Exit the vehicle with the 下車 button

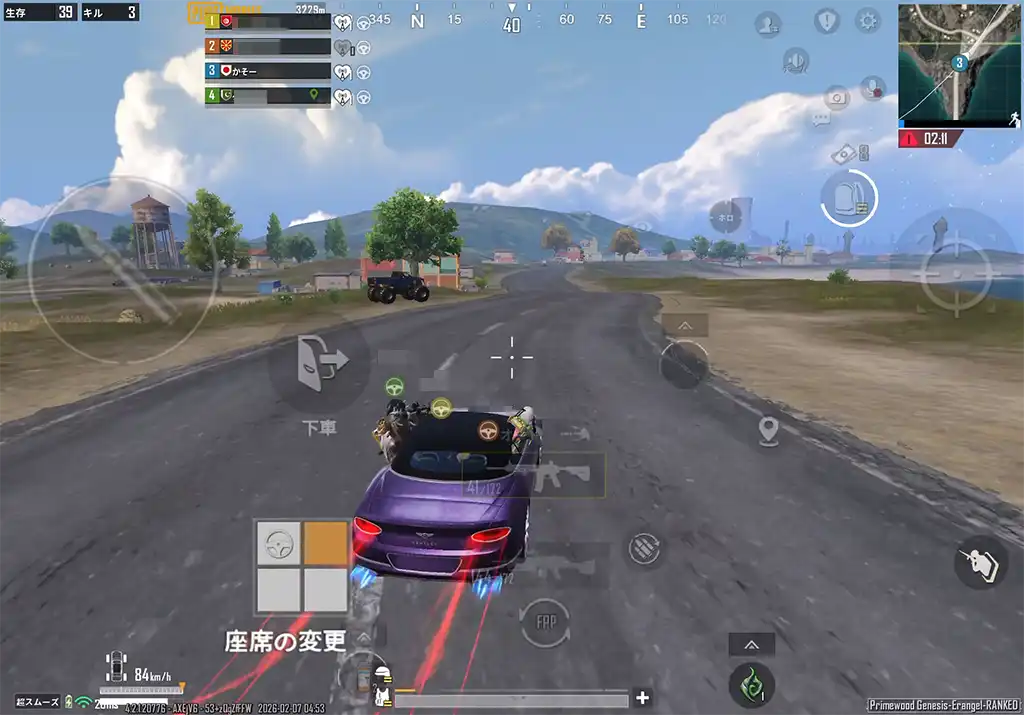(x=319, y=362)
